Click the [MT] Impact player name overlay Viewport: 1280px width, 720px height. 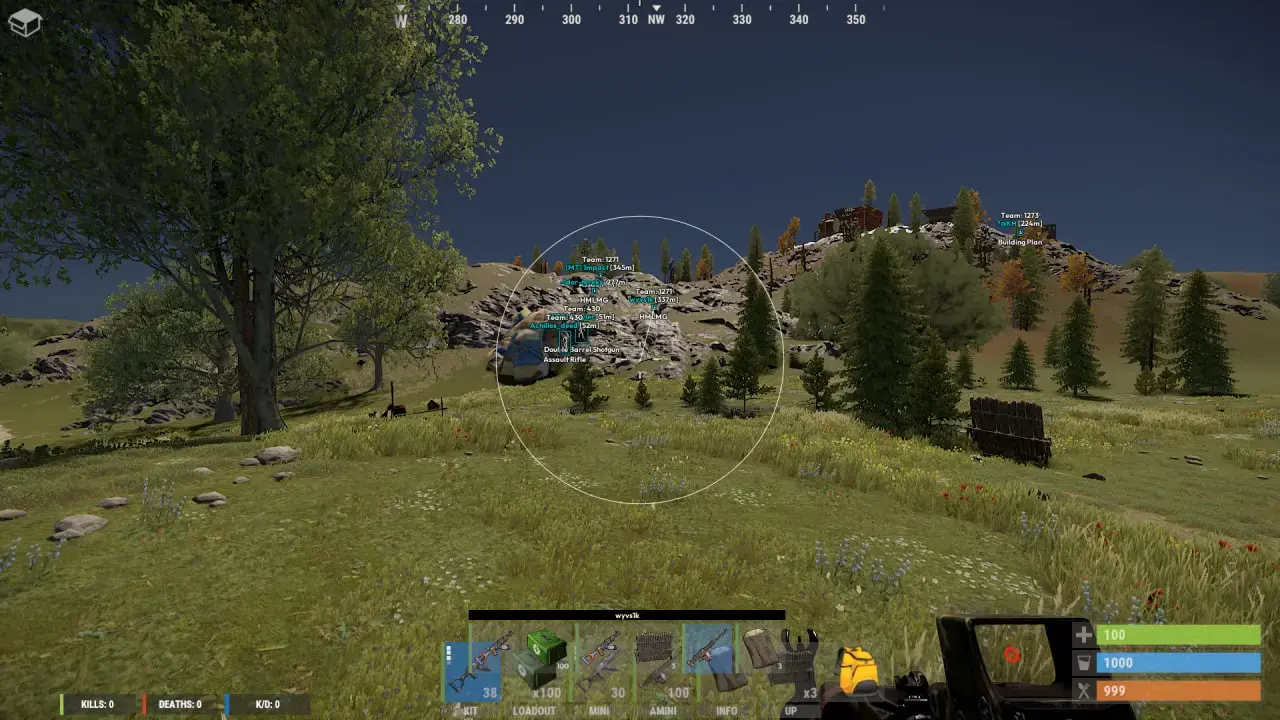[586, 268]
